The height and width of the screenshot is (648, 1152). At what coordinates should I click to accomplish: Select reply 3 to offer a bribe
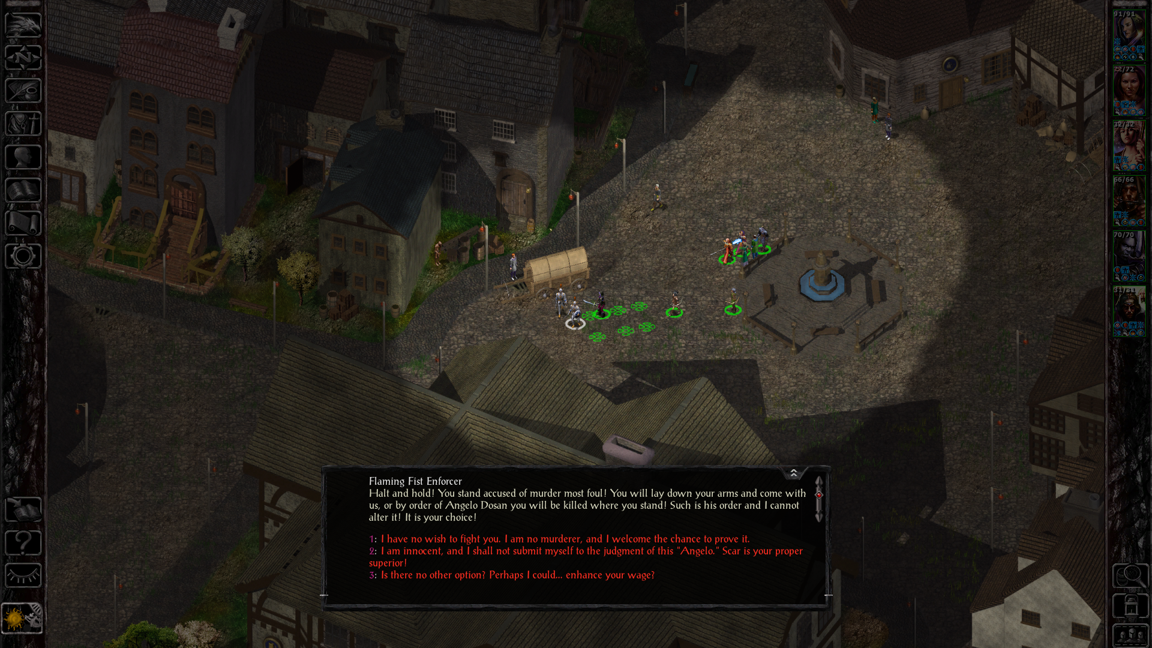[x=517, y=575]
